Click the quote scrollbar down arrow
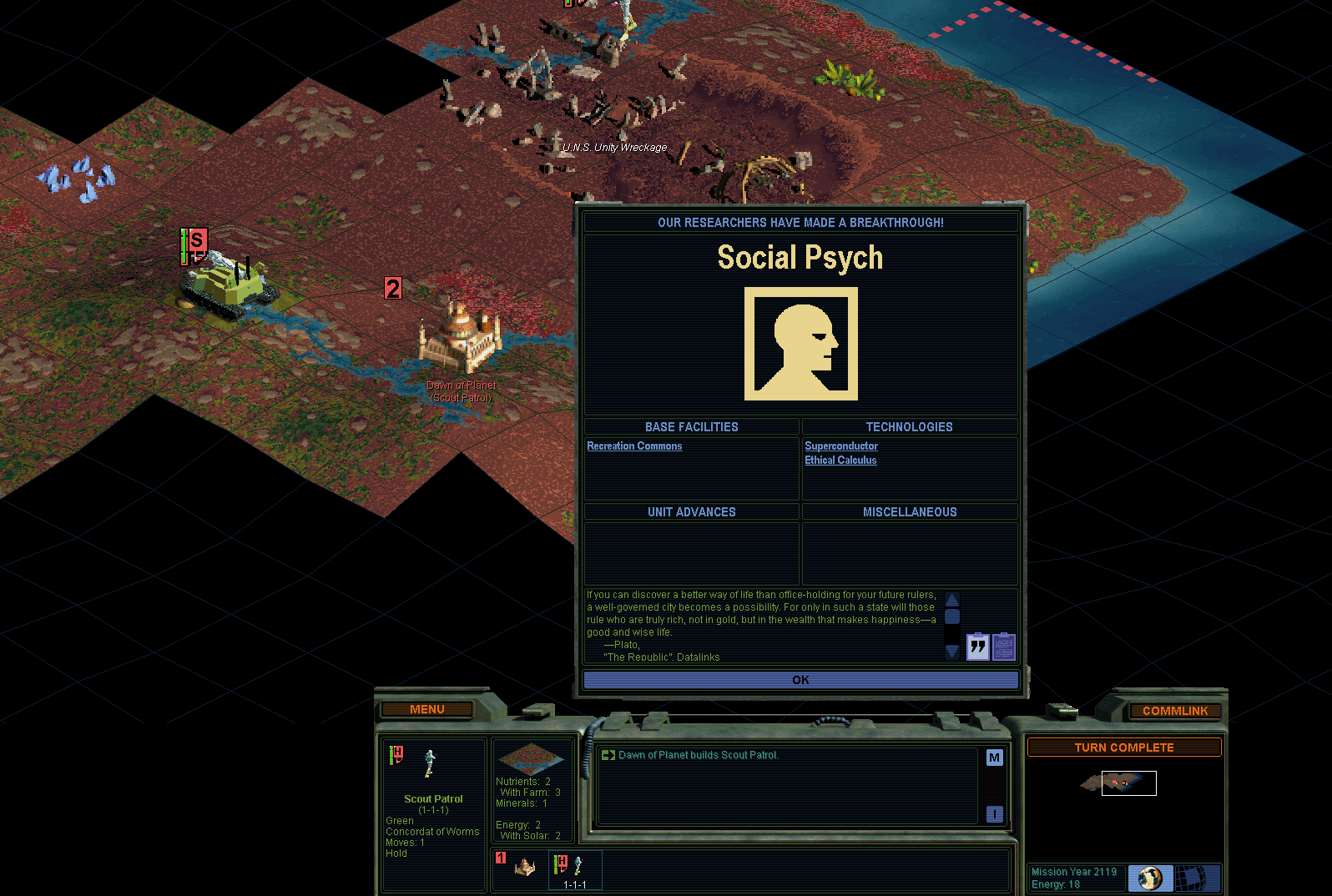This screenshot has width=1332, height=896. click(x=951, y=652)
